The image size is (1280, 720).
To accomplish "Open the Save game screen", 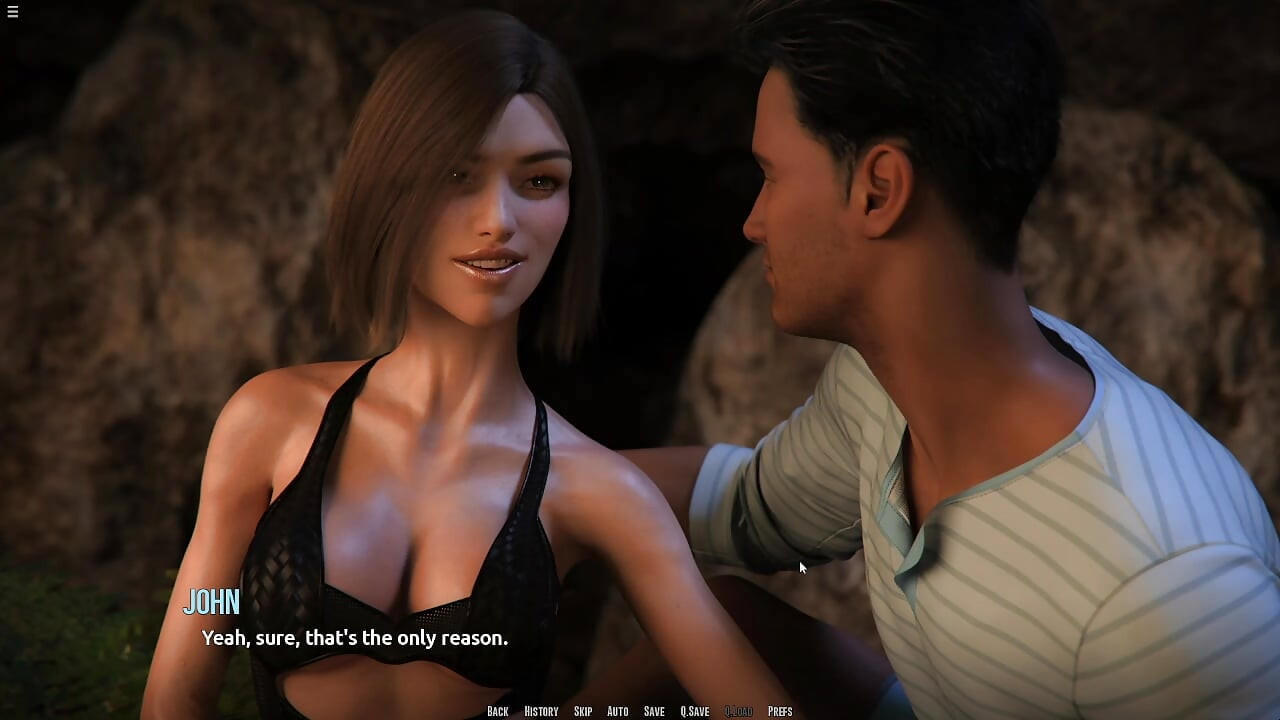I will click(x=654, y=711).
